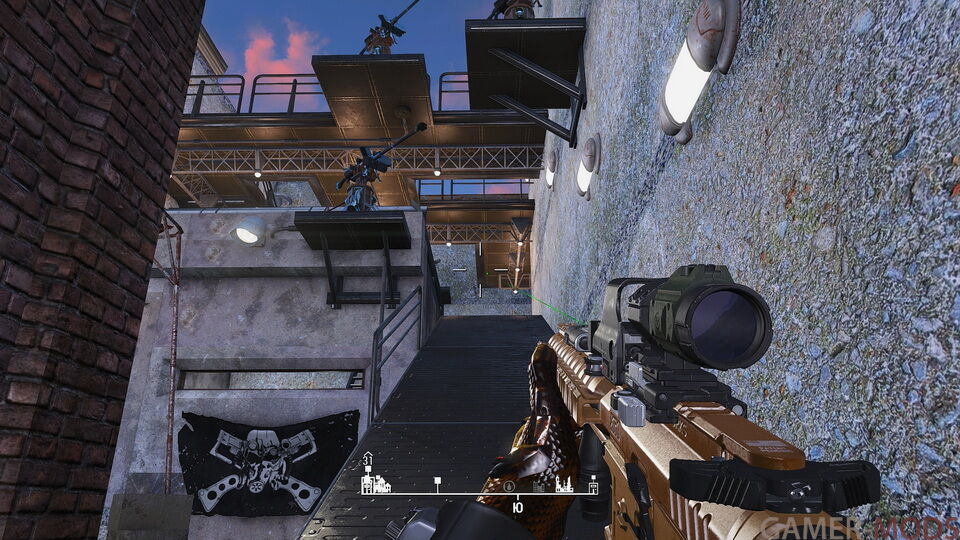This screenshot has height=540, width=960.
Task: Click the square marker on a pole
Action: tap(437, 484)
